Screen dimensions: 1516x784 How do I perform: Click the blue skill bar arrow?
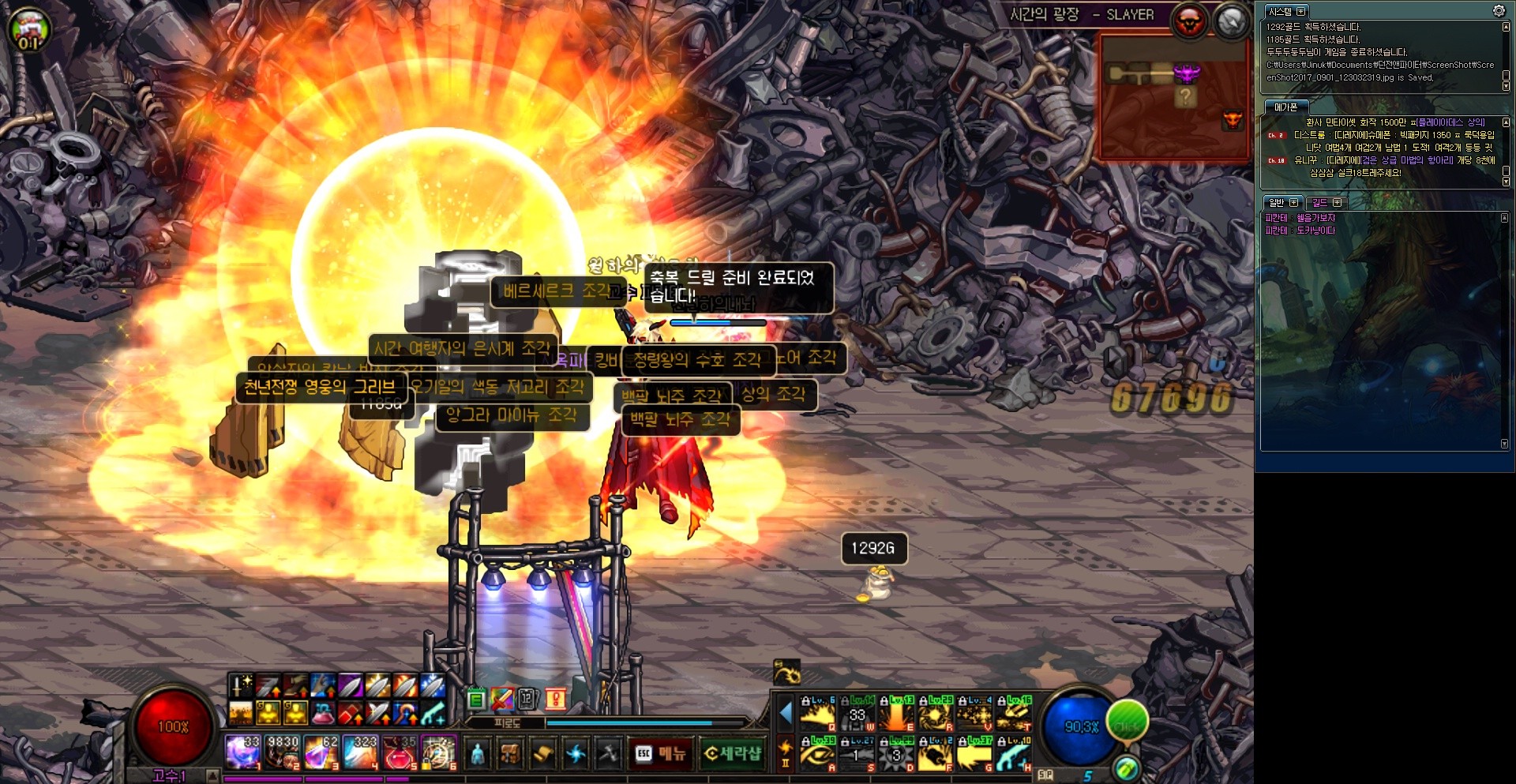pos(786,713)
